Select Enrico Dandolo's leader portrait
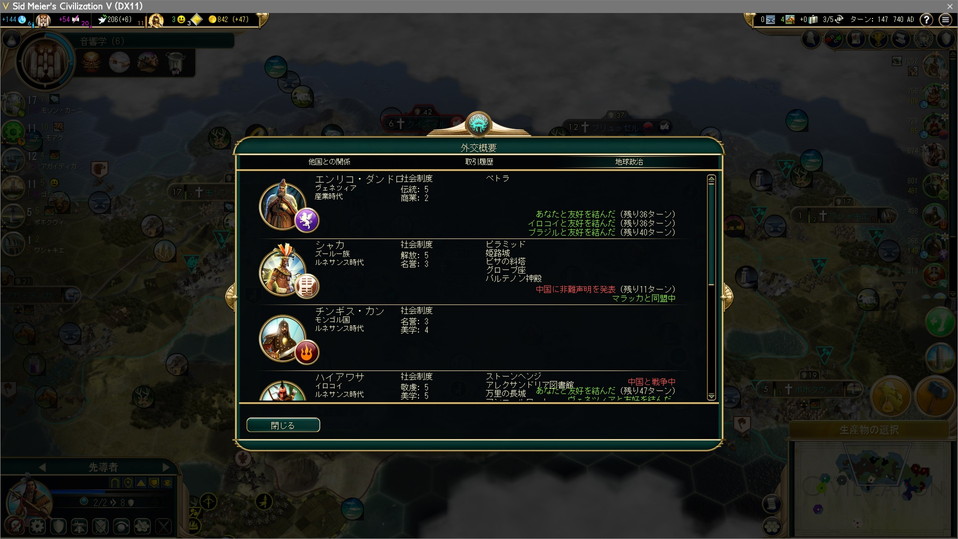Viewport: 958px width, 539px height. (x=282, y=204)
